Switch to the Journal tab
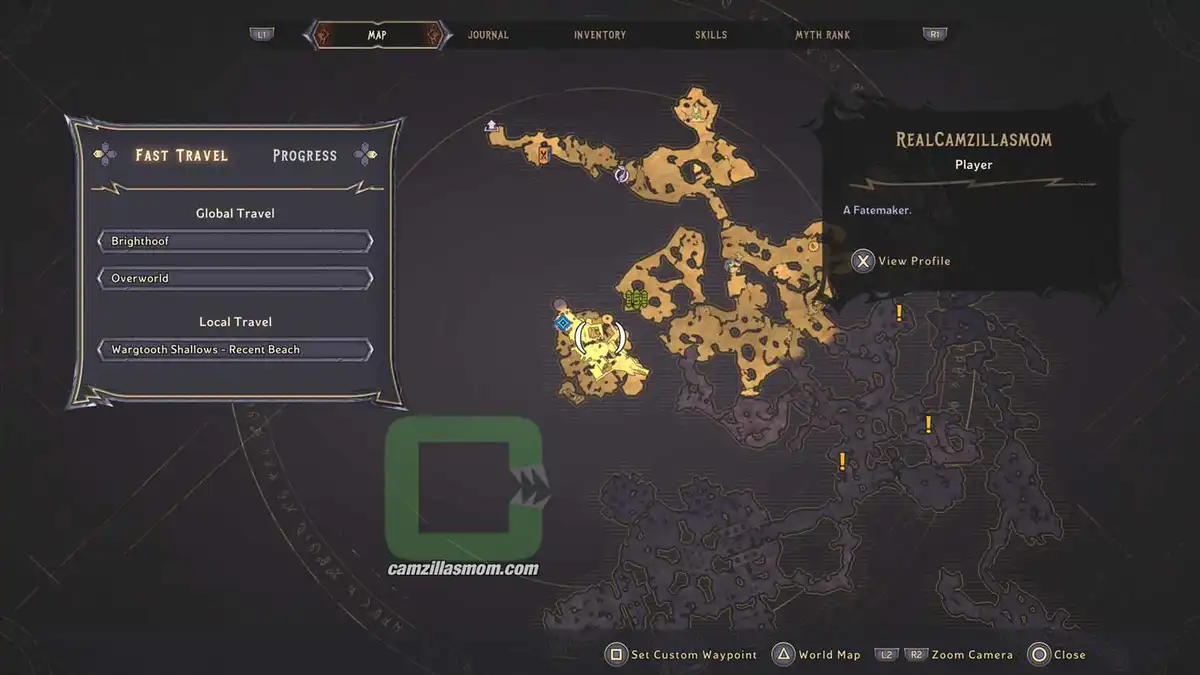1200x675 pixels. (488, 35)
